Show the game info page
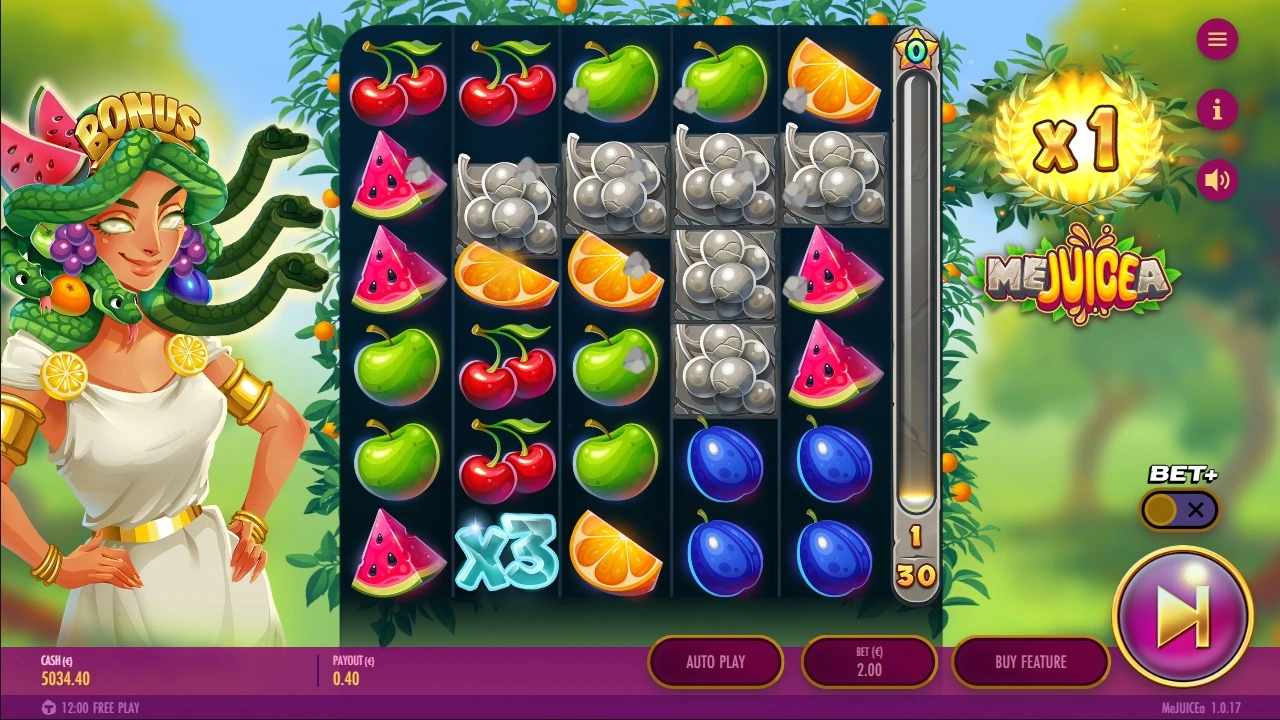The height and width of the screenshot is (720, 1280). pyautogui.click(x=1217, y=110)
